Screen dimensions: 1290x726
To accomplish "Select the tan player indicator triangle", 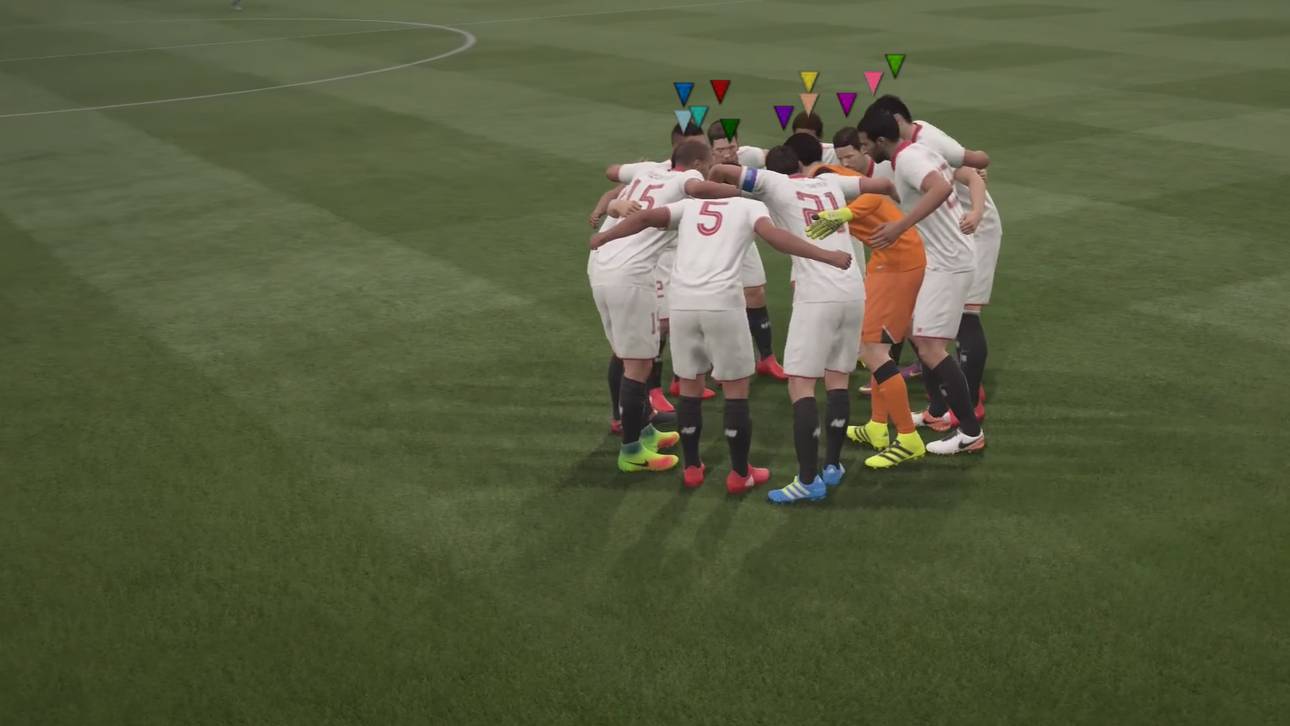I will click(809, 101).
